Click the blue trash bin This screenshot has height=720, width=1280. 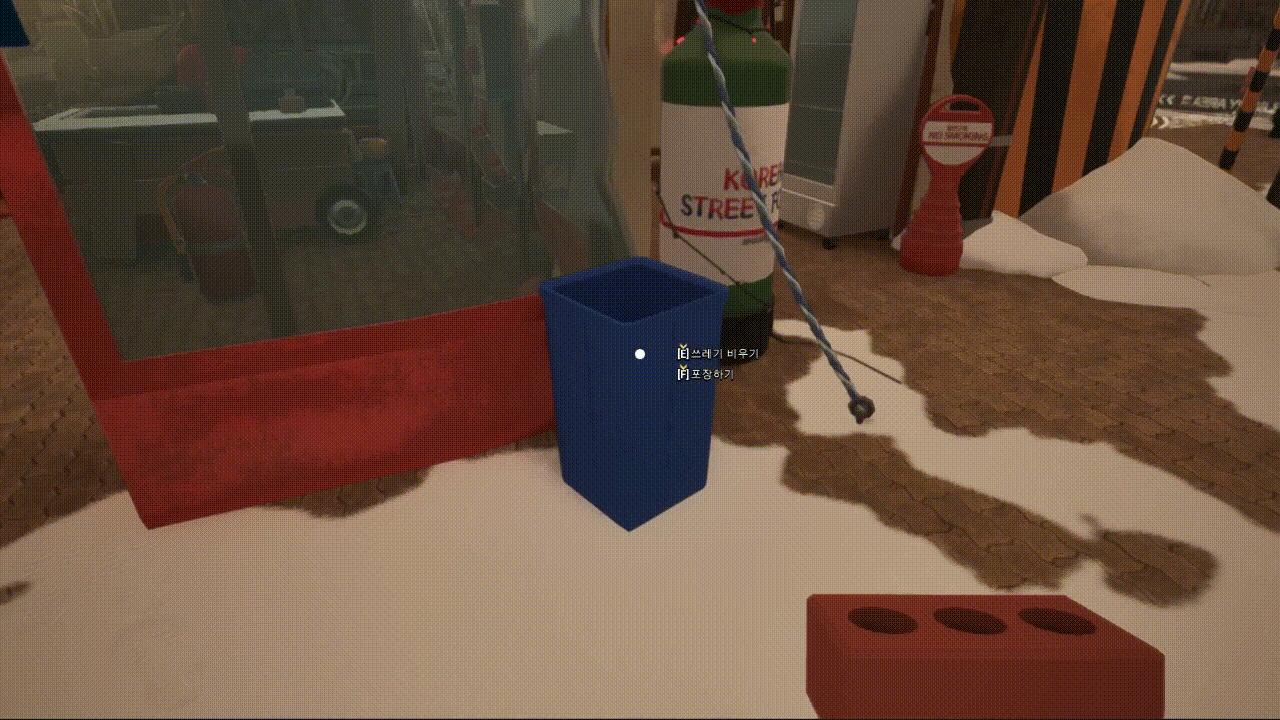pyautogui.click(x=630, y=400)
